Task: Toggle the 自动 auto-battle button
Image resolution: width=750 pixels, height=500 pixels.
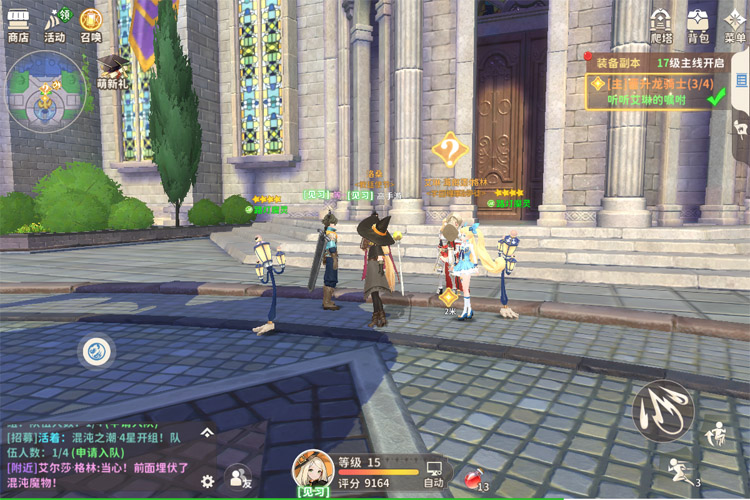Action: pos(434,472)
